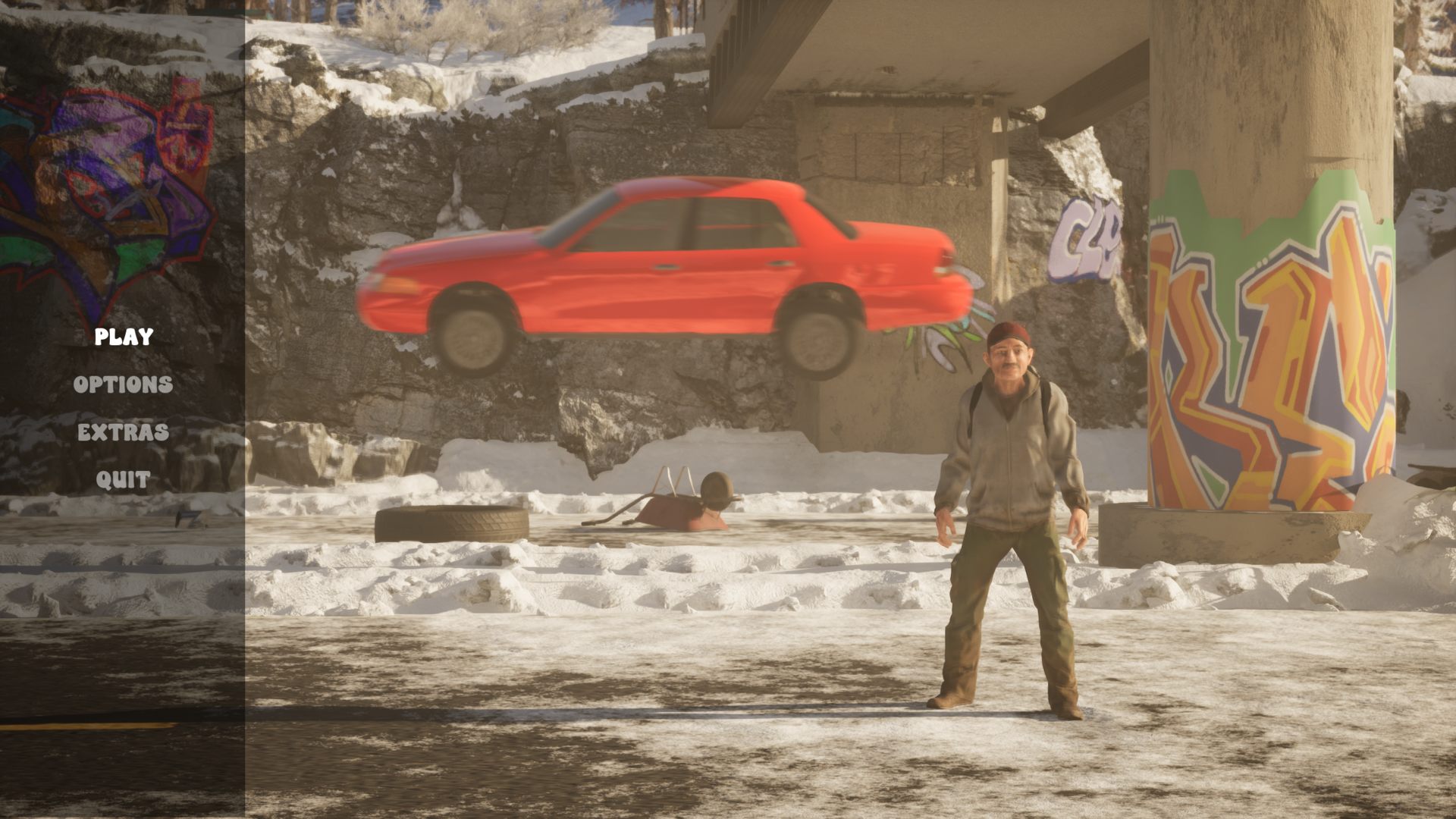Choose QUIT to exit the game

(x=123, y=480)
